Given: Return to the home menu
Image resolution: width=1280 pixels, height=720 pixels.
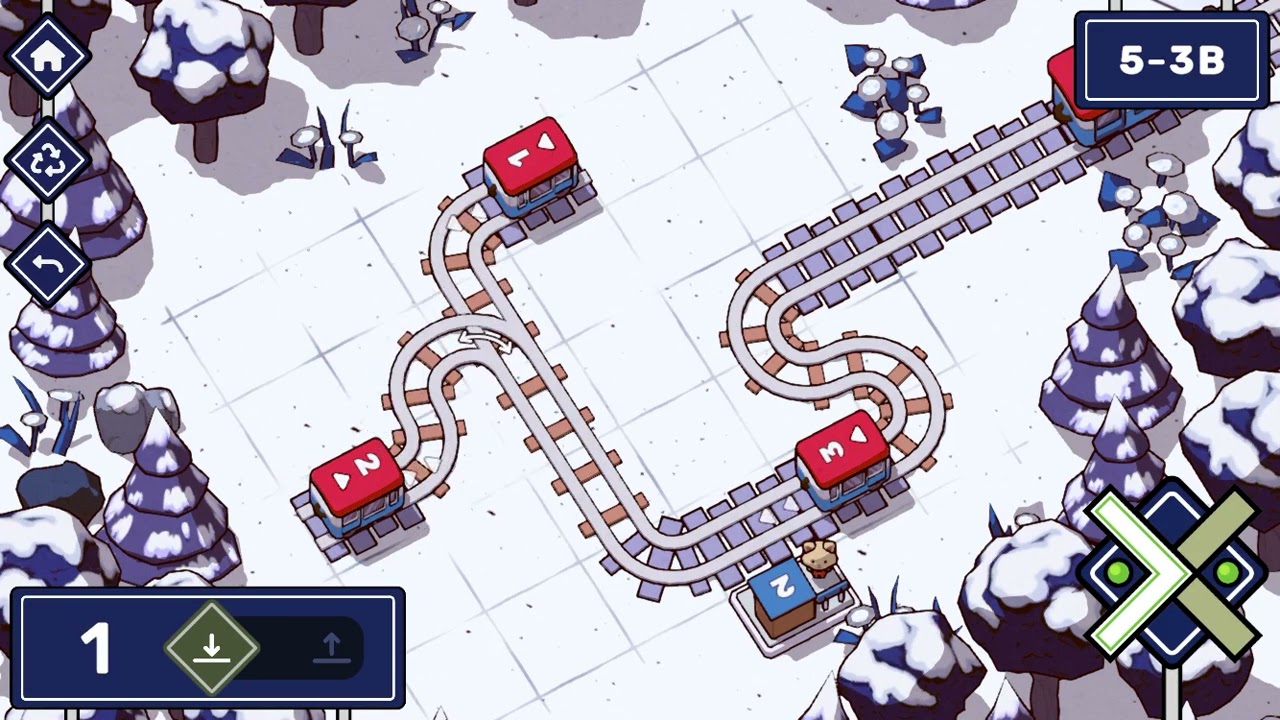Looking at the screenshot, I should [48, 56].
